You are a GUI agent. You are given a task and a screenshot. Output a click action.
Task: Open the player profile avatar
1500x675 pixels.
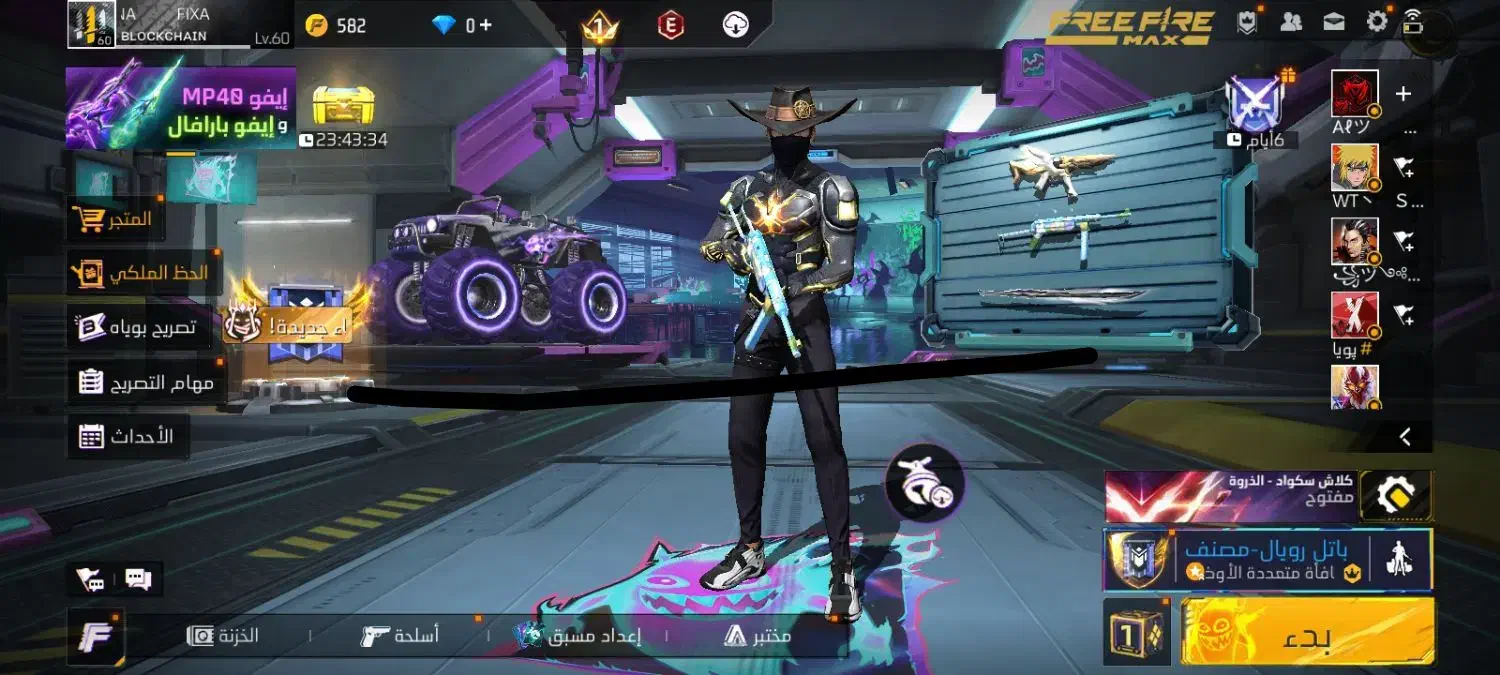tap(91, 24)
